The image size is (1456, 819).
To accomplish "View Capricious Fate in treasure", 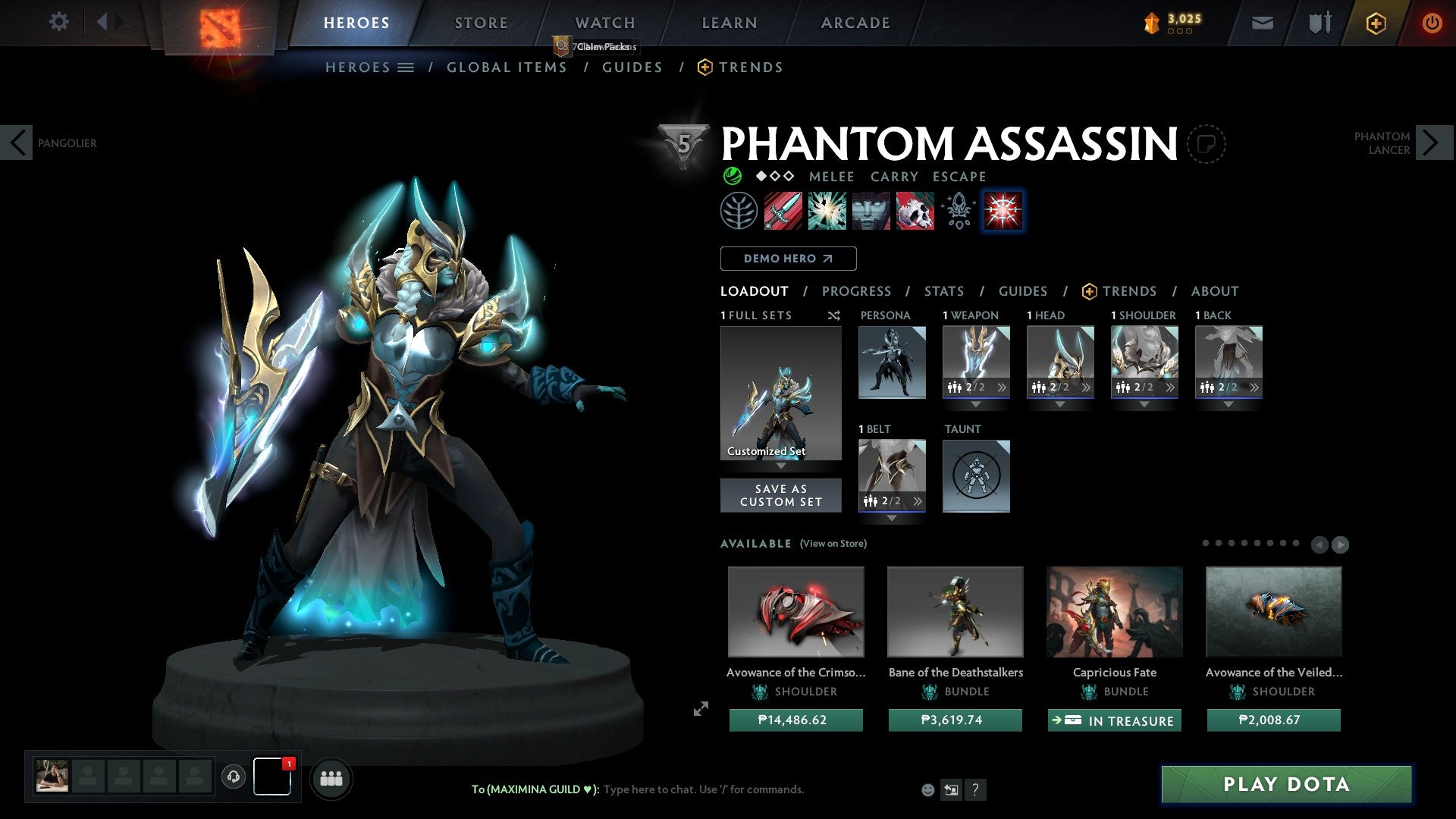I will tap(1114, 720).
